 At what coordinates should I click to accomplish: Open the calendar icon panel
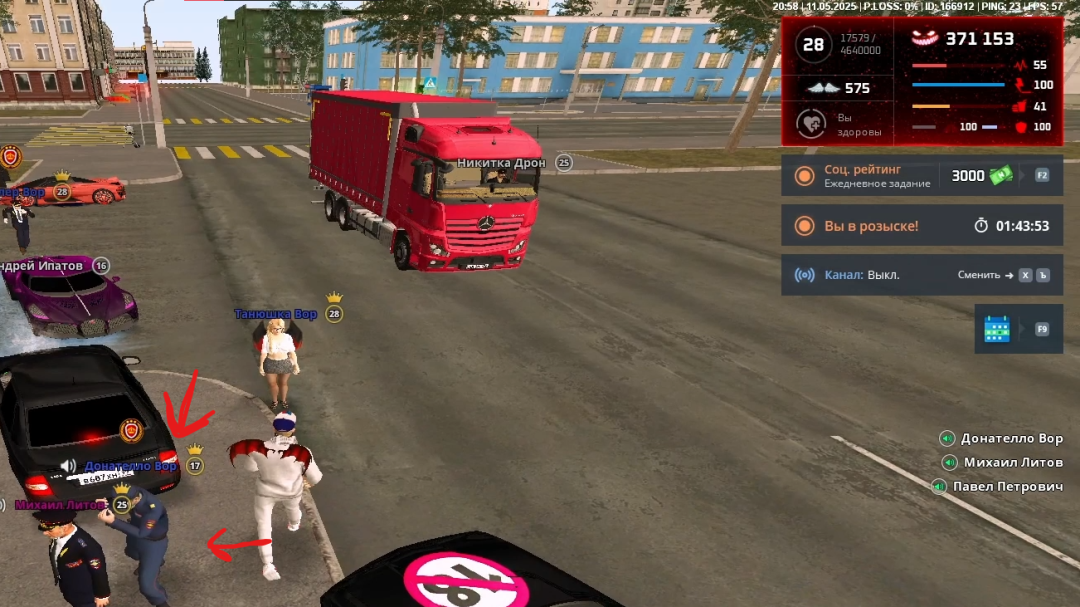pyautogui.click(x=996, y=329)
